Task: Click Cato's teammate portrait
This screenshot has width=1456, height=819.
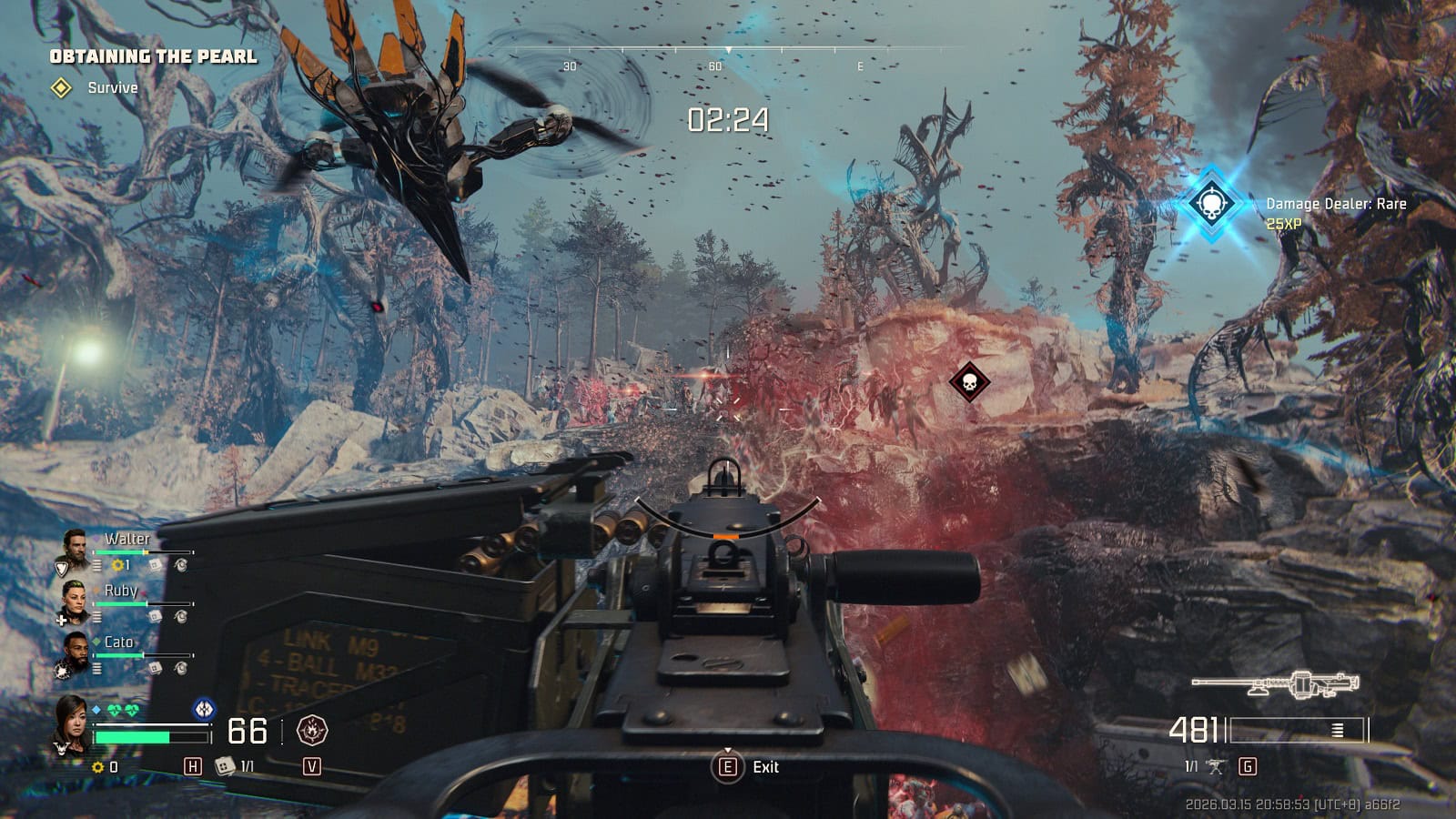Action: (x=75, y=651)
